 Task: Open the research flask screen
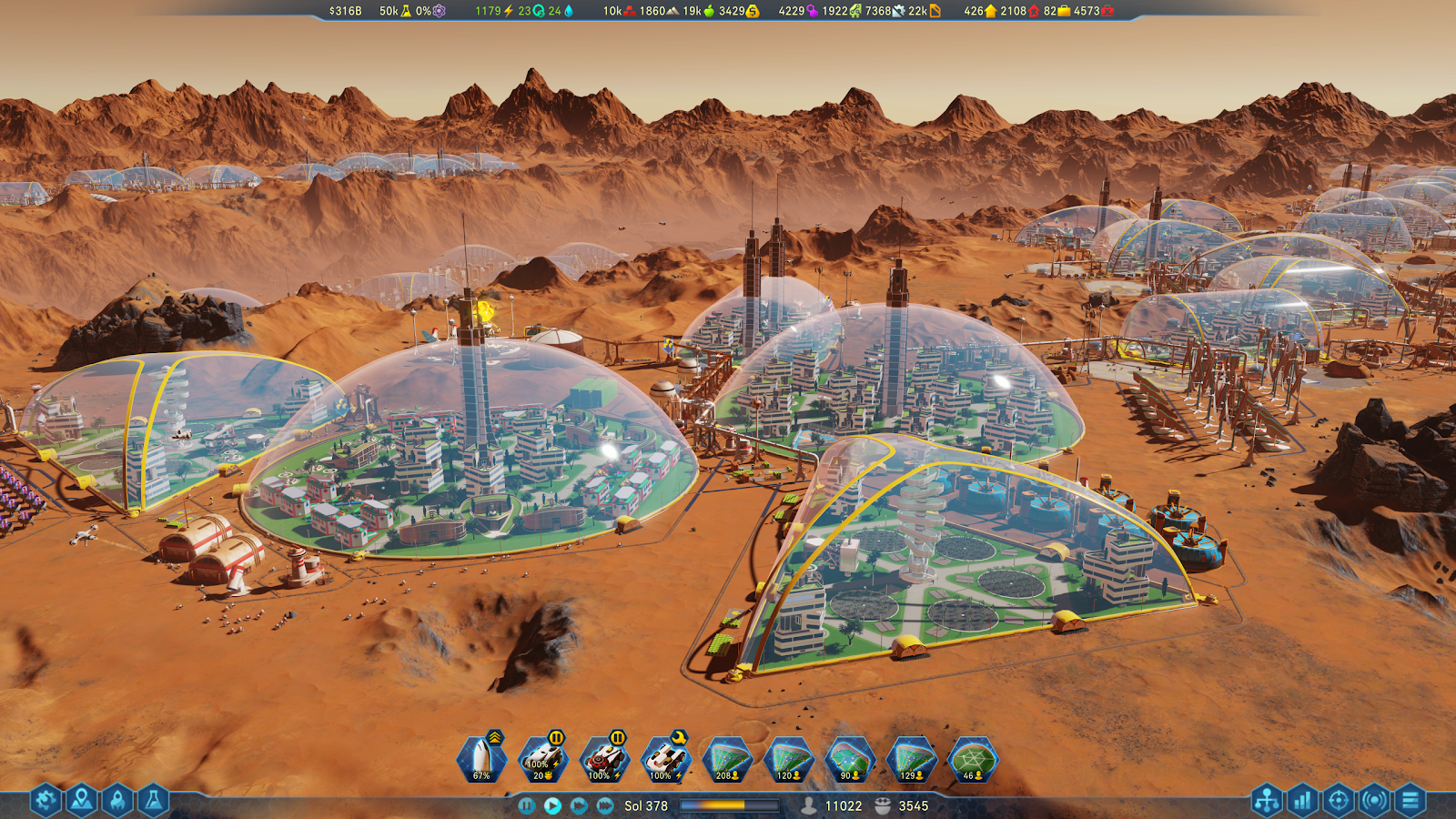pyautogui.click(x=153, y=800)
